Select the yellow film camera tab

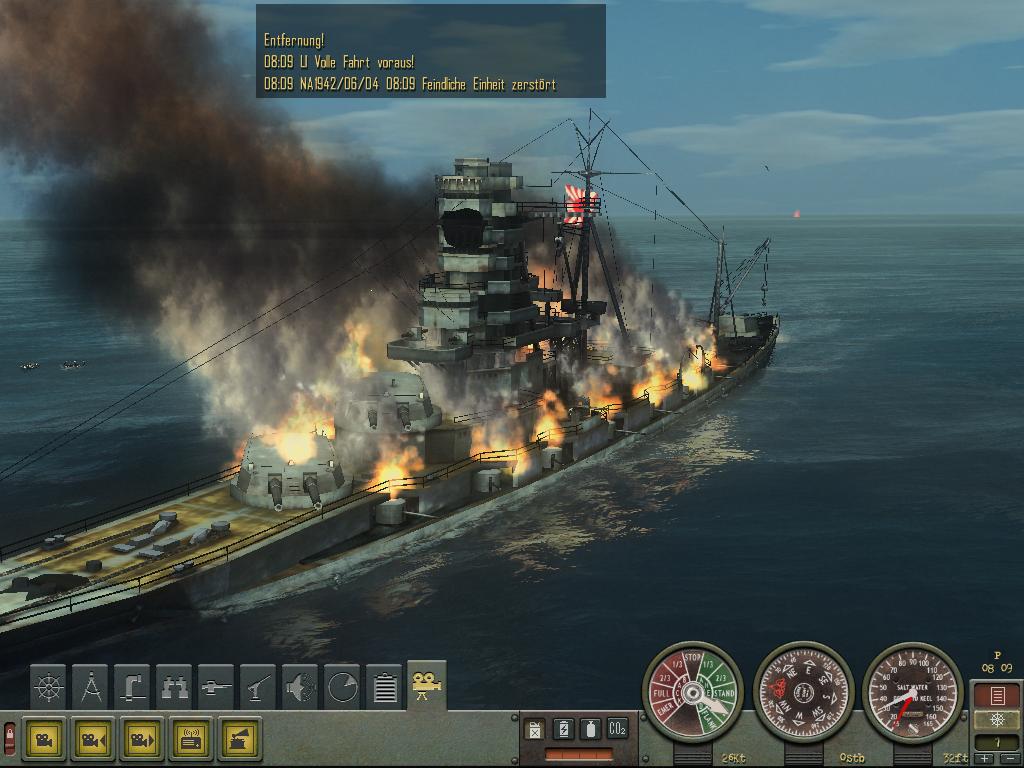coord(427,684)
